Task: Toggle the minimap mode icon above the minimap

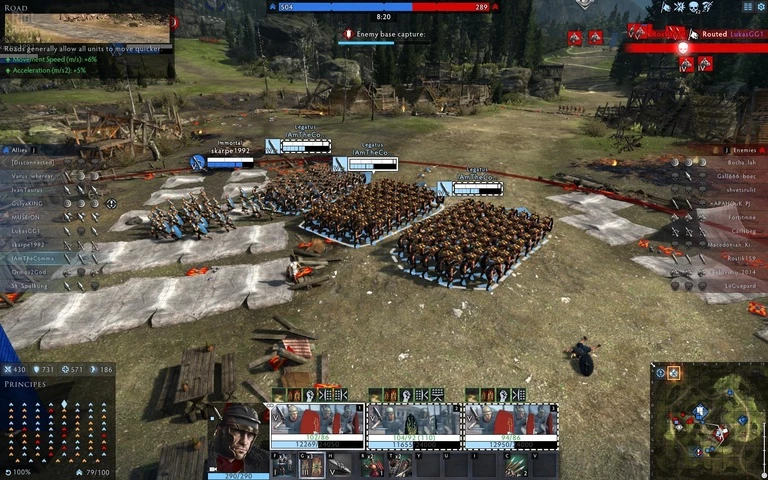Action: (673, 373)
